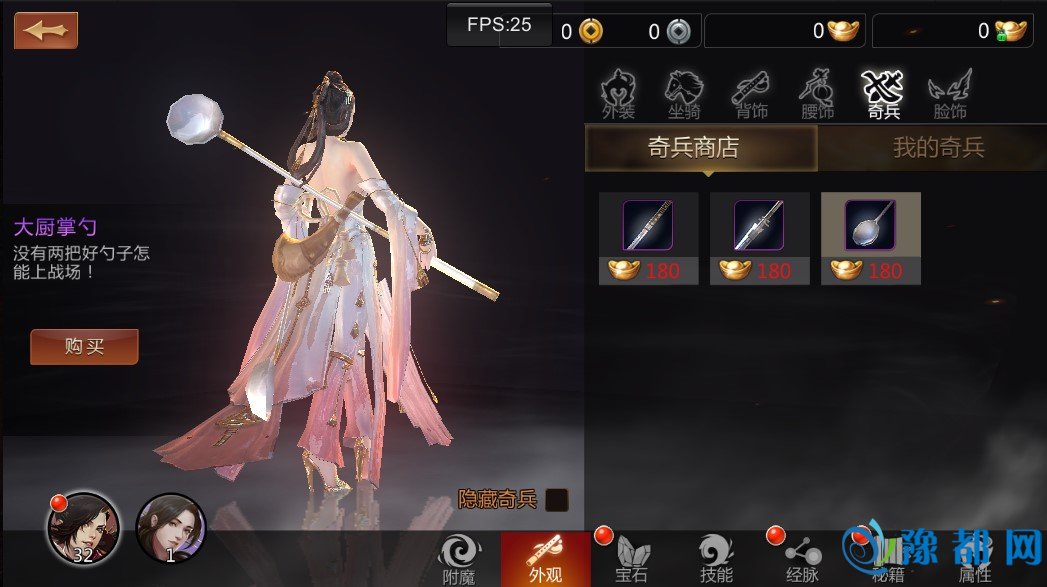Viewport: 1047px width, 587px height.
Task: Open the 坐骑 mount category
Action: point(684,94)
